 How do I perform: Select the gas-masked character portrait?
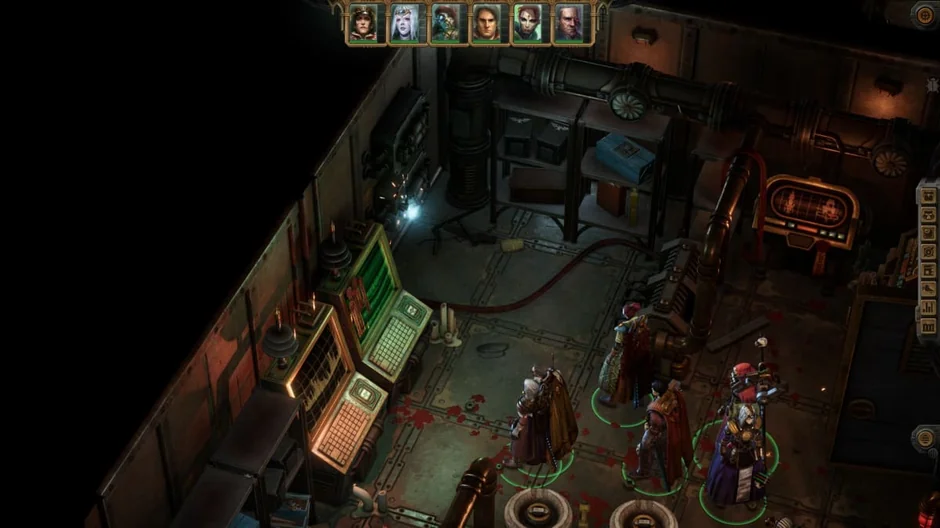point(448,23)
